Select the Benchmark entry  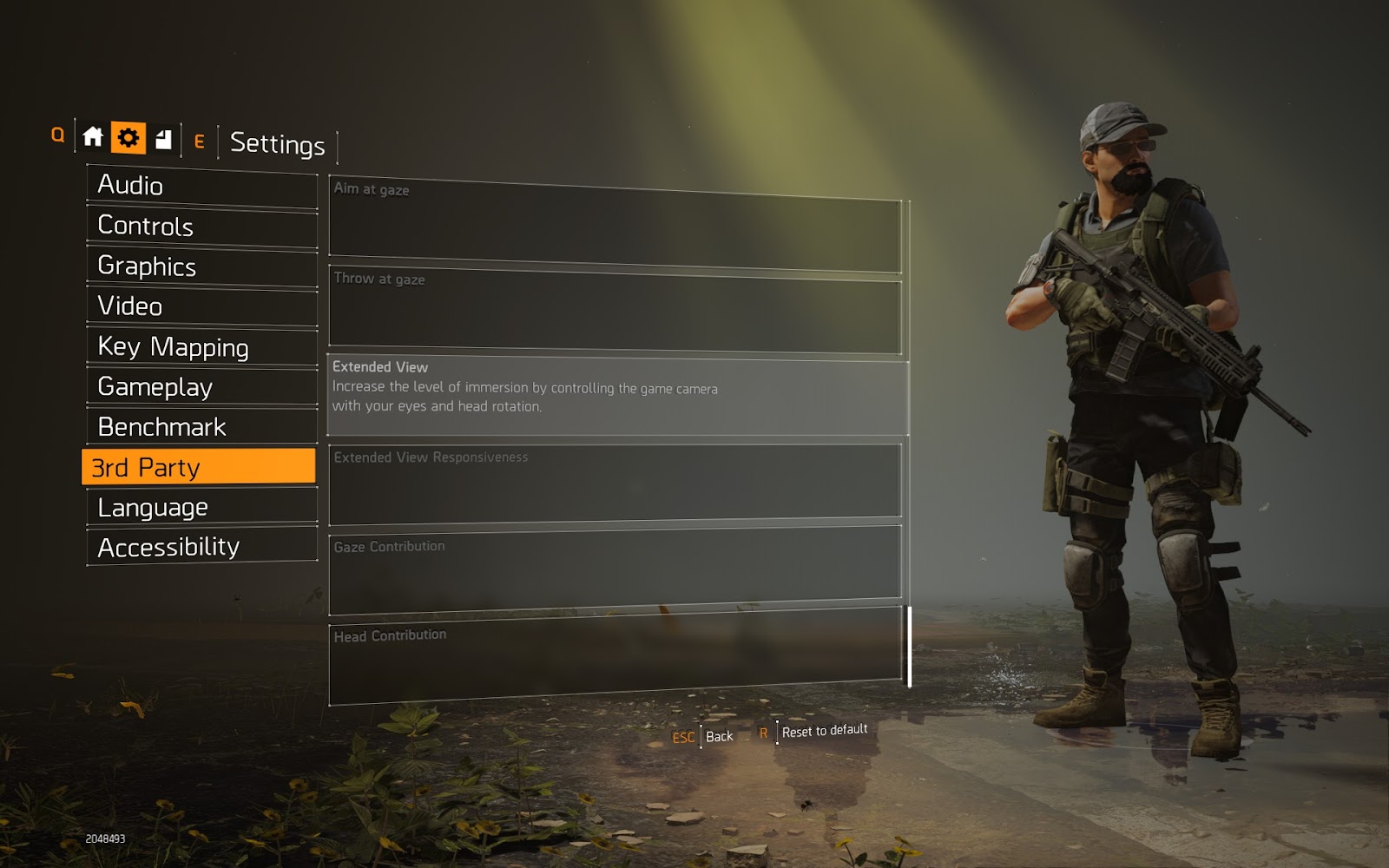click(201, 427)
